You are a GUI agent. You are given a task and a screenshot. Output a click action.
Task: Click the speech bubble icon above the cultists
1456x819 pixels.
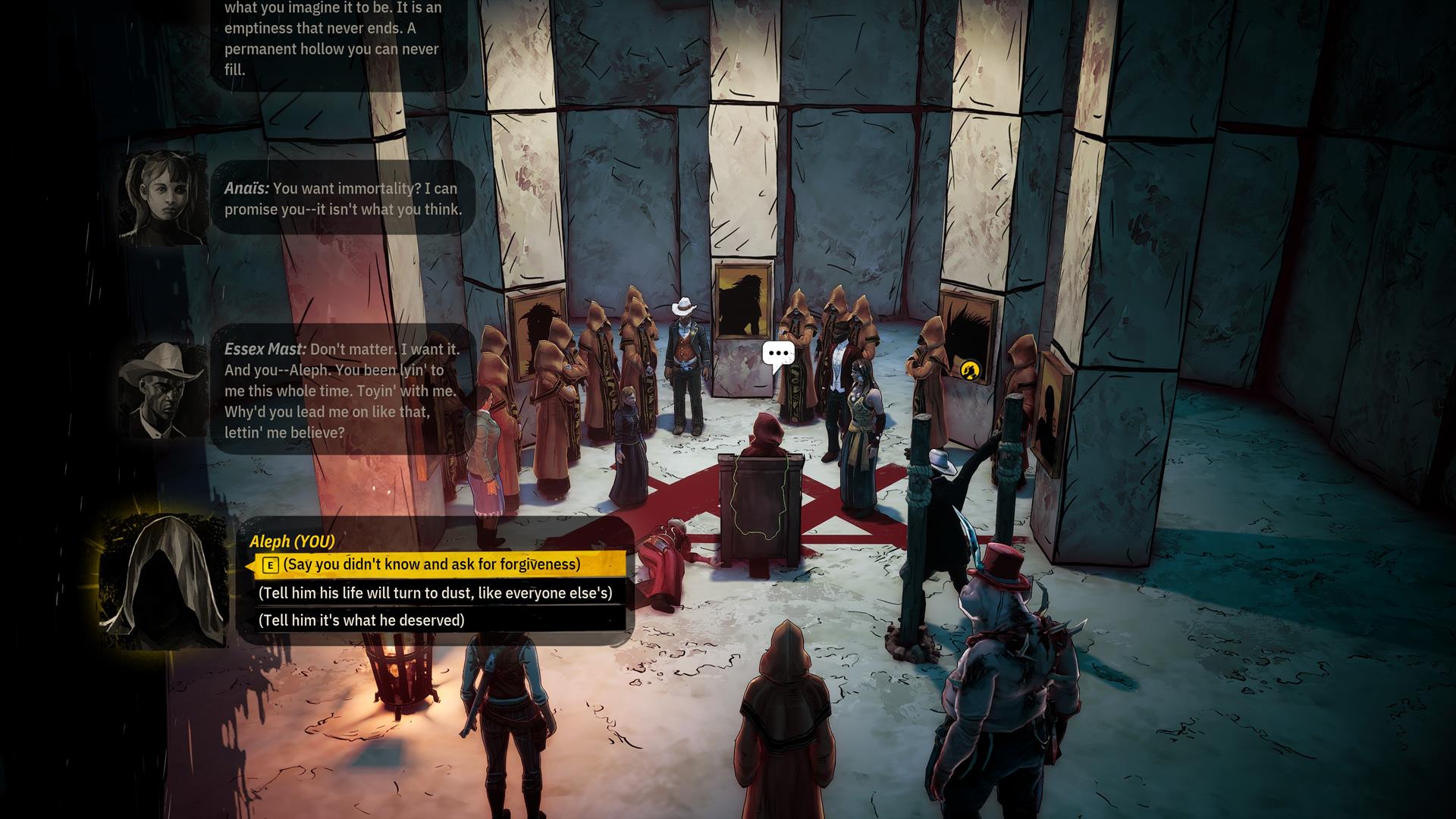(x=778, y=355)
